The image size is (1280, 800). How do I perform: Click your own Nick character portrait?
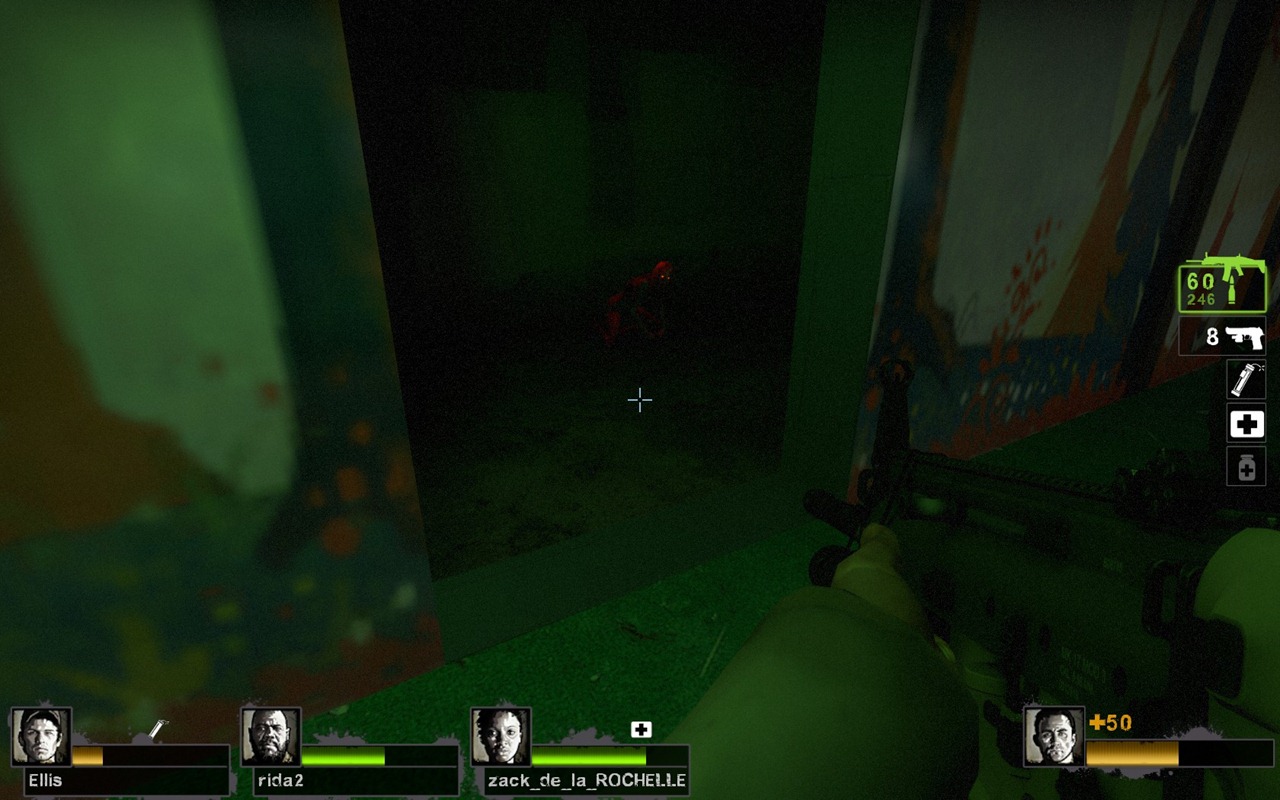(1054, 737)
